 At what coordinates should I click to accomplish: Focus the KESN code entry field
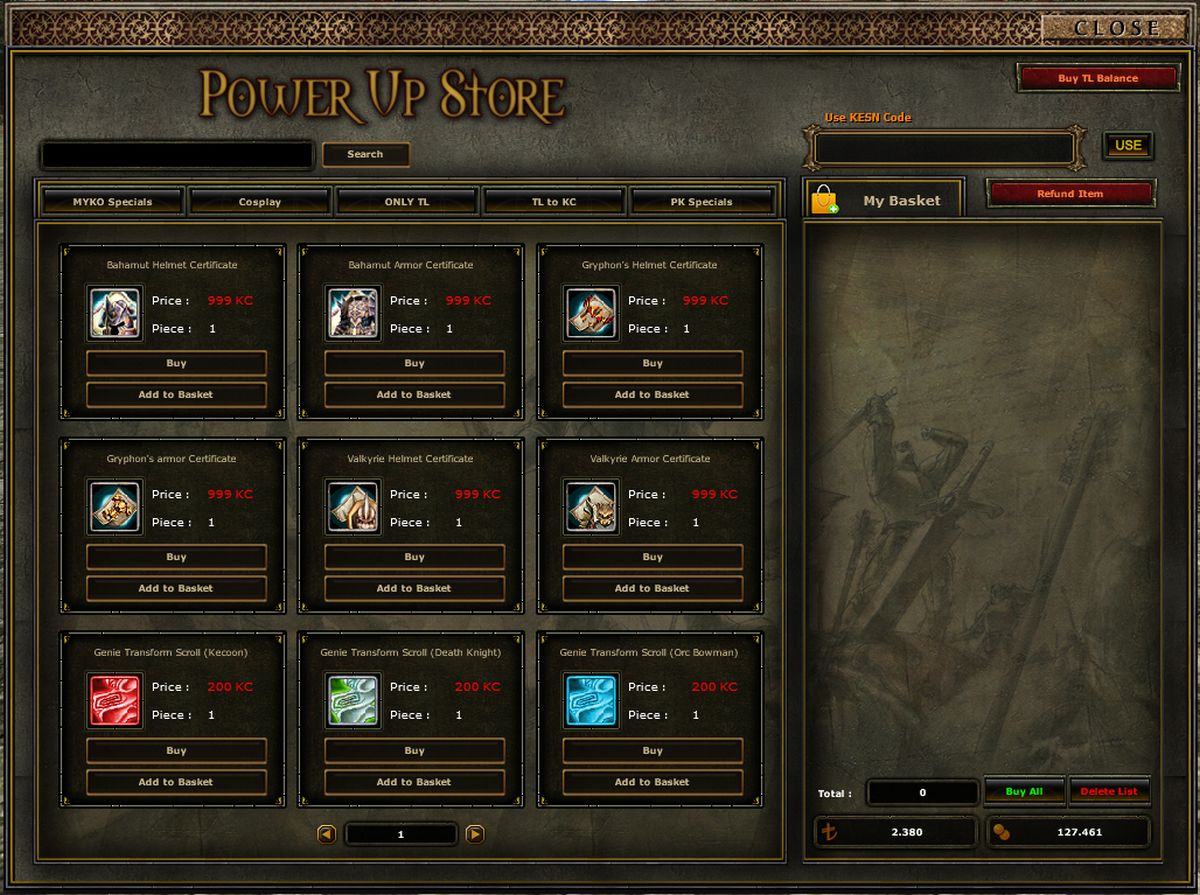[x=944, y=150]
